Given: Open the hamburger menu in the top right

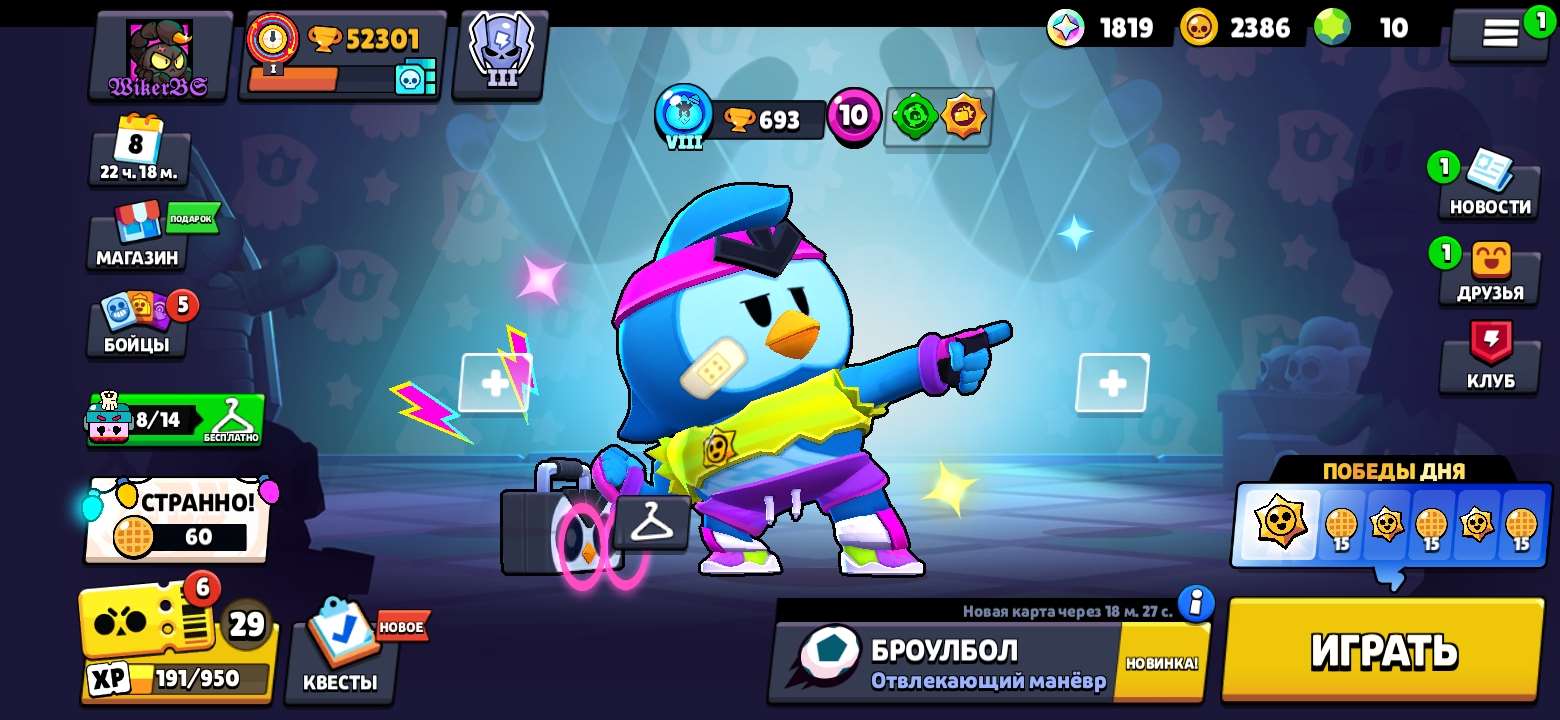Looking at the screenshot, I should (x=1498, y=30).
